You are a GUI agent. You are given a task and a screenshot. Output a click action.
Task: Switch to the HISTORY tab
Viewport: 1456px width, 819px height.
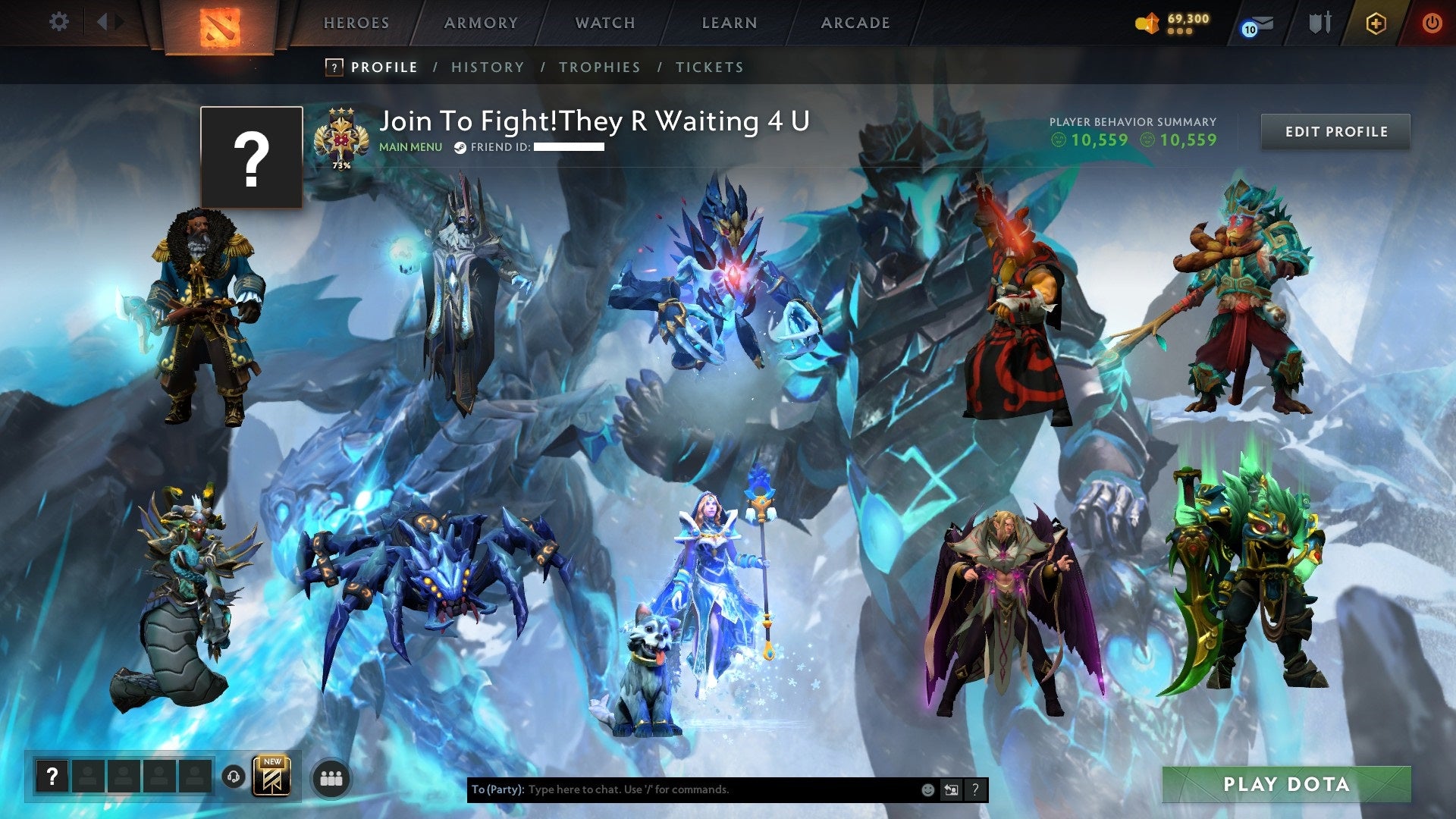[487, 67]
